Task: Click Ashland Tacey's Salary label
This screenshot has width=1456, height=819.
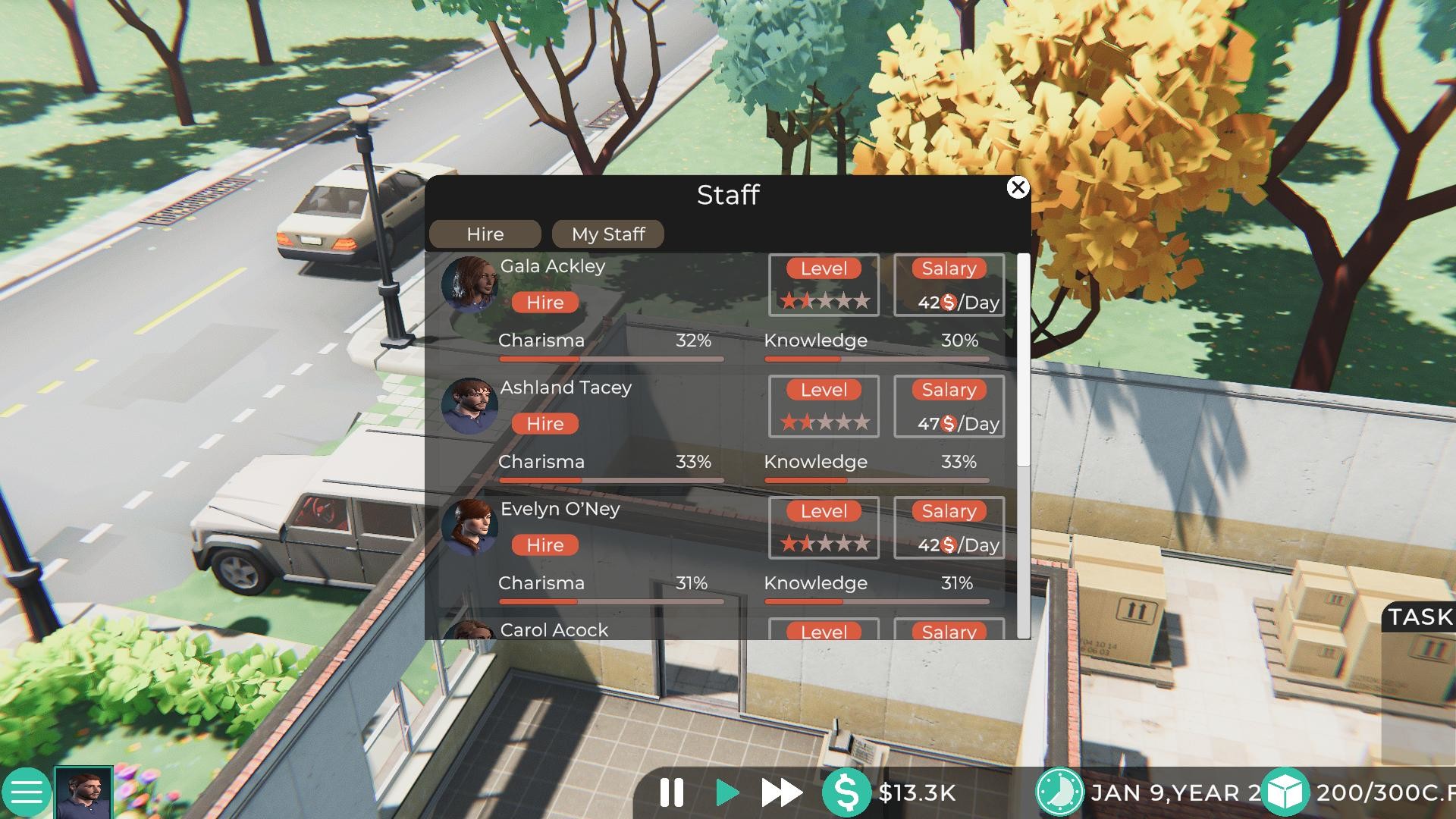Action: [x=949, y=390]
